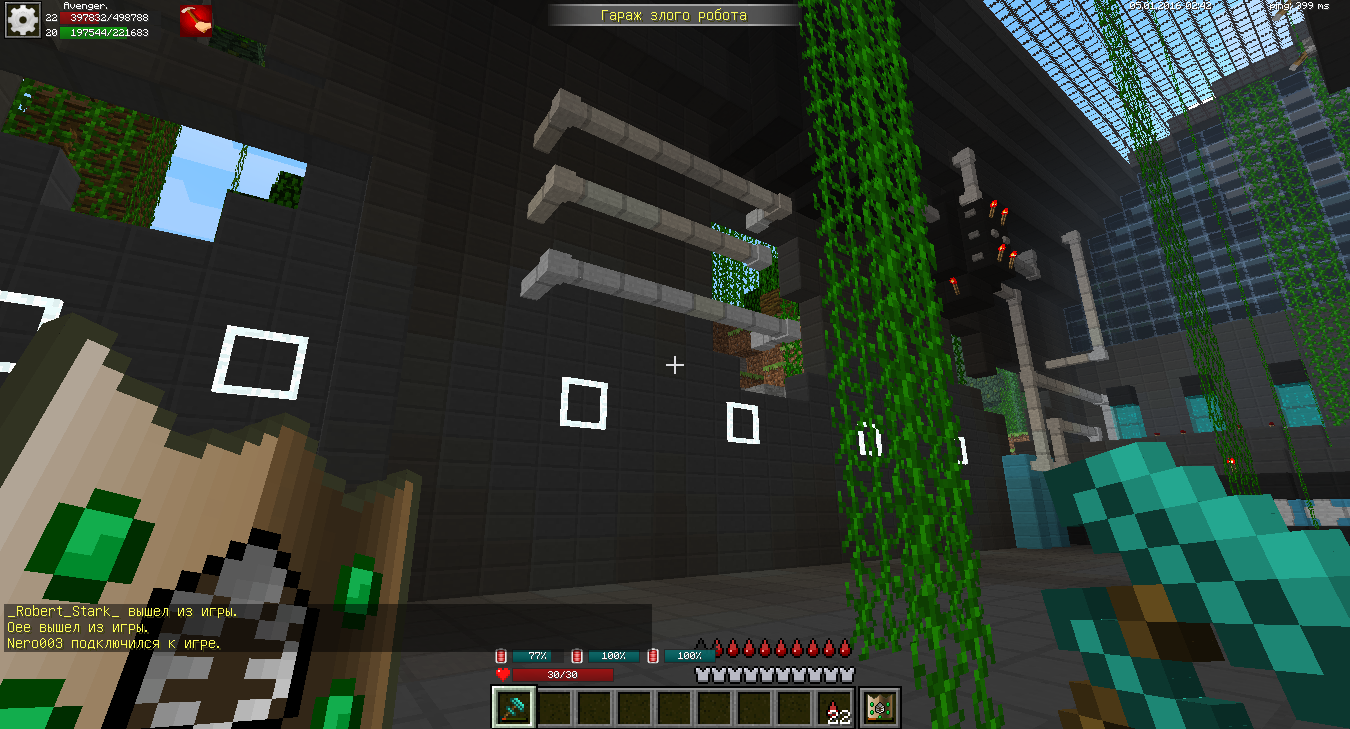
Task: Select the hotbar slot holding 22 items
Action: point(836,708)
